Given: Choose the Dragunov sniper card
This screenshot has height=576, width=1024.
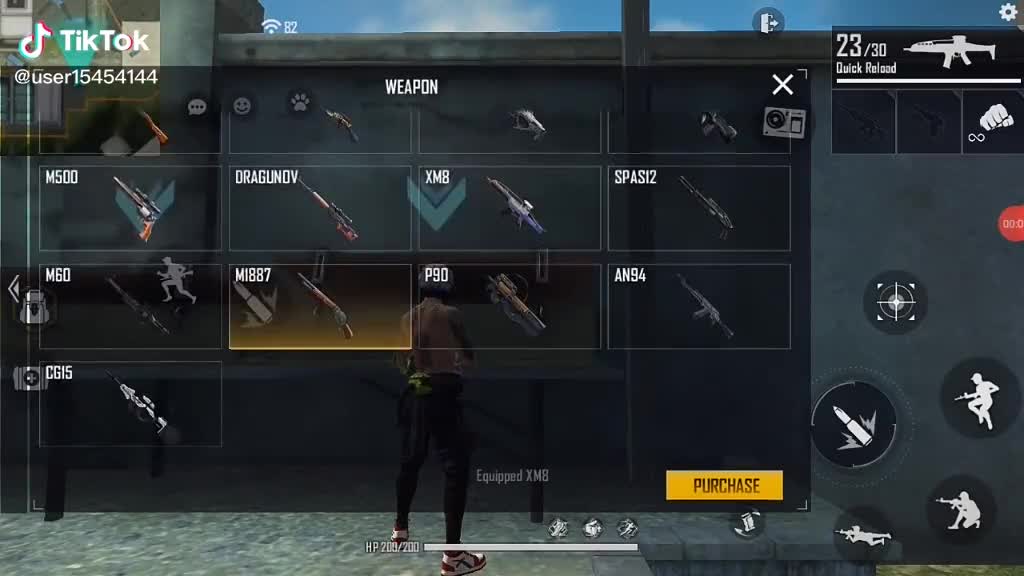Looking at the screenshot, I should 320,208.
